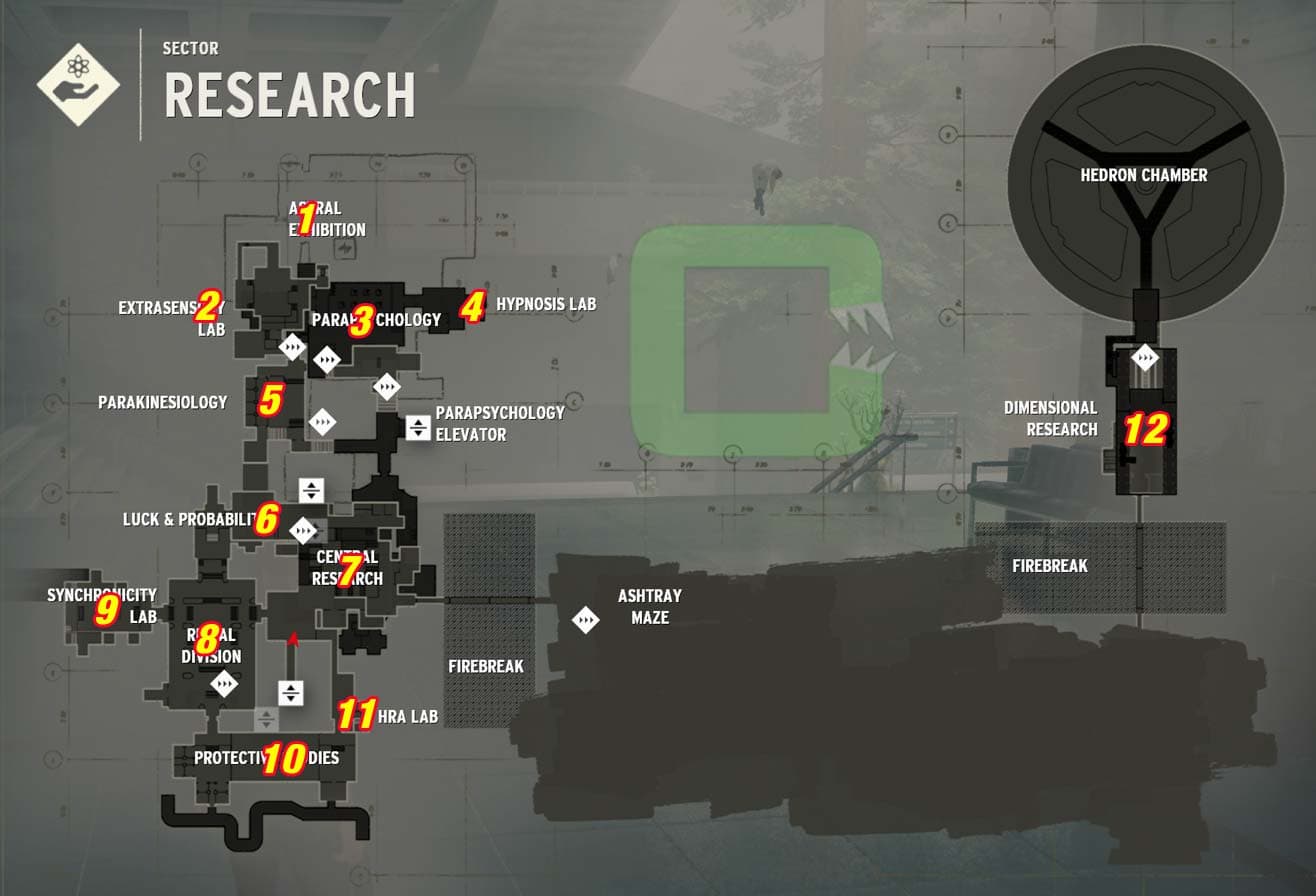Click the elevator icon above Protective Studies
The width and height of the screenshot is (1316, 896).
tap(290, 693)
